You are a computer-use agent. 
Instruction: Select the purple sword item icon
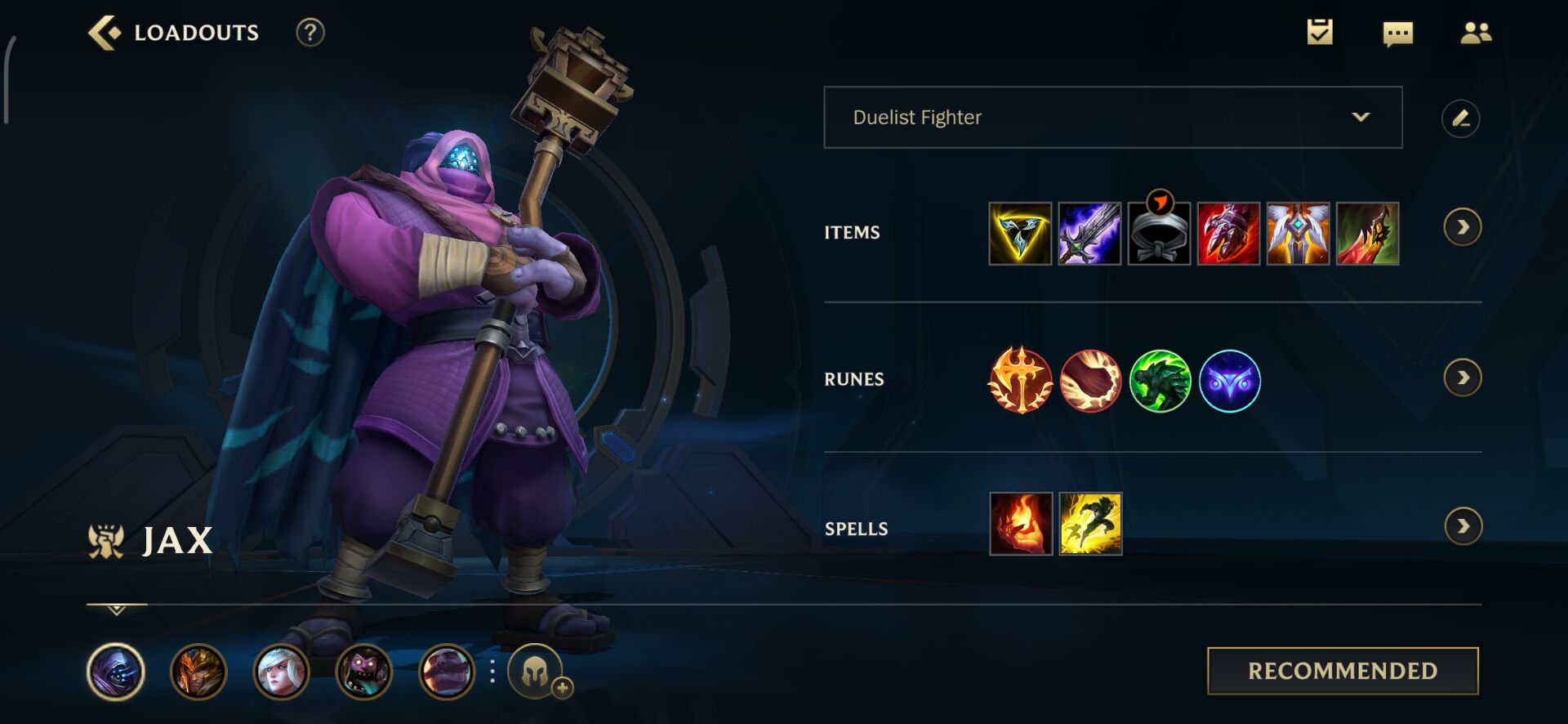1089,234
